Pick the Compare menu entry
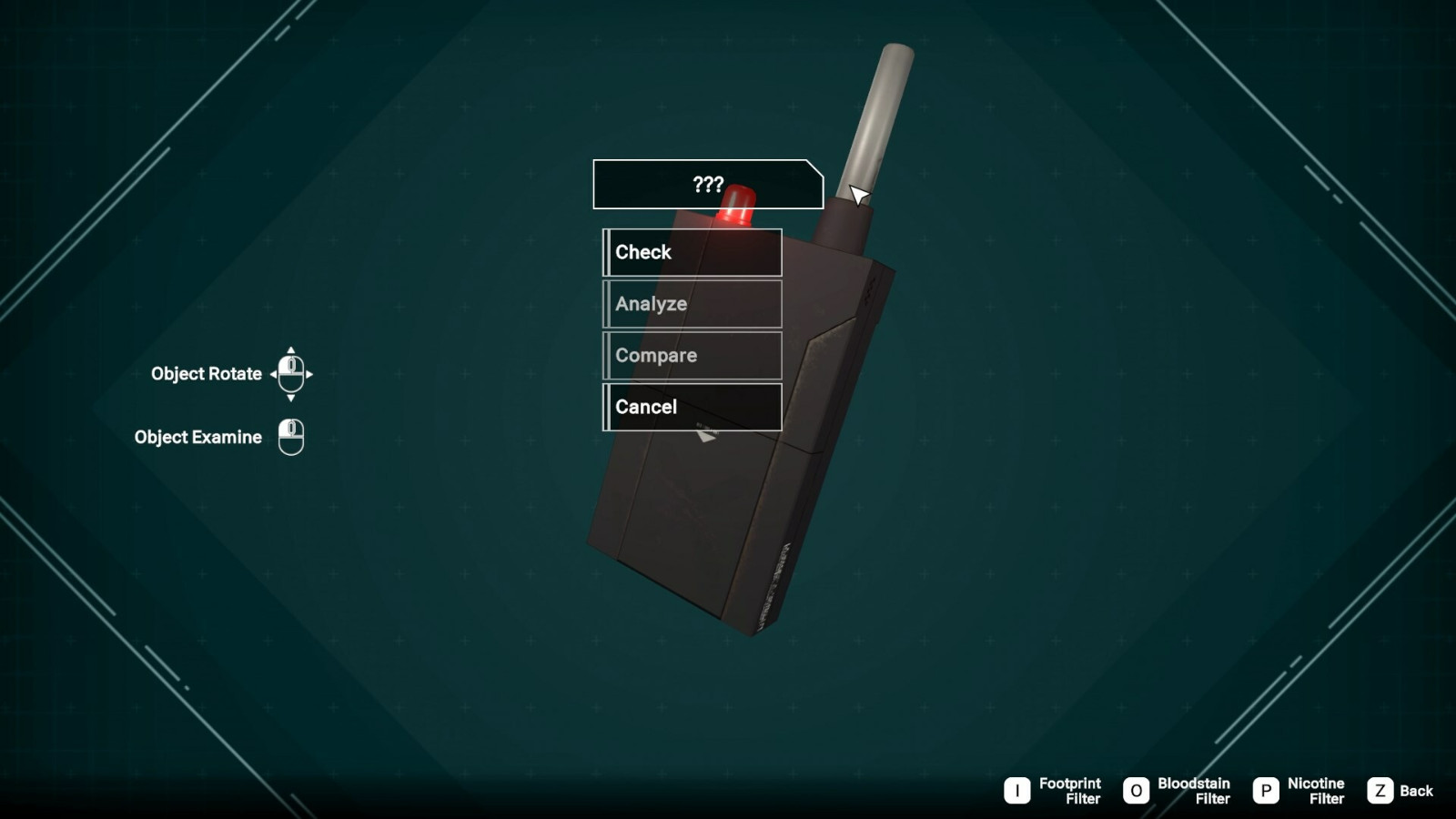The height and width of the screenshot is (819, 1456). (x=692, y=356)
